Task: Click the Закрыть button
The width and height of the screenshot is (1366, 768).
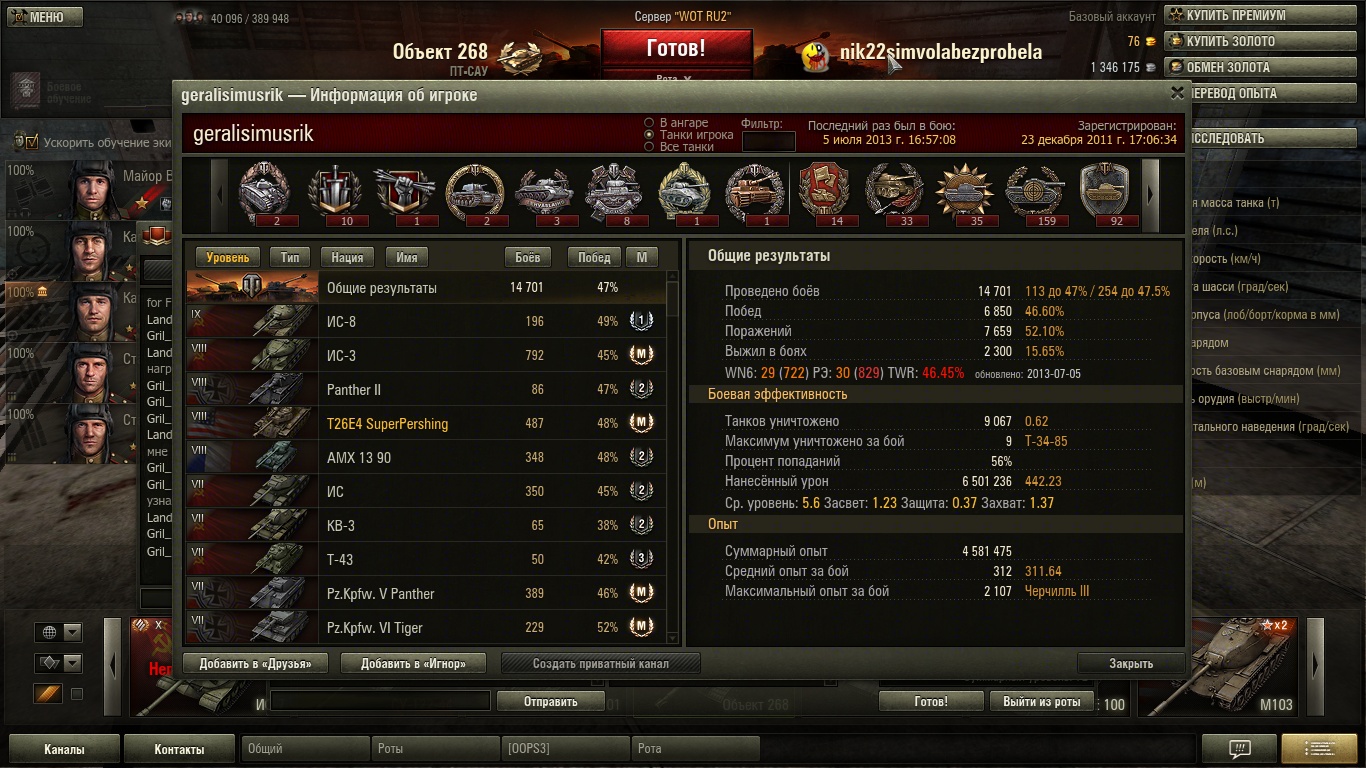Action: (1131, 663)
